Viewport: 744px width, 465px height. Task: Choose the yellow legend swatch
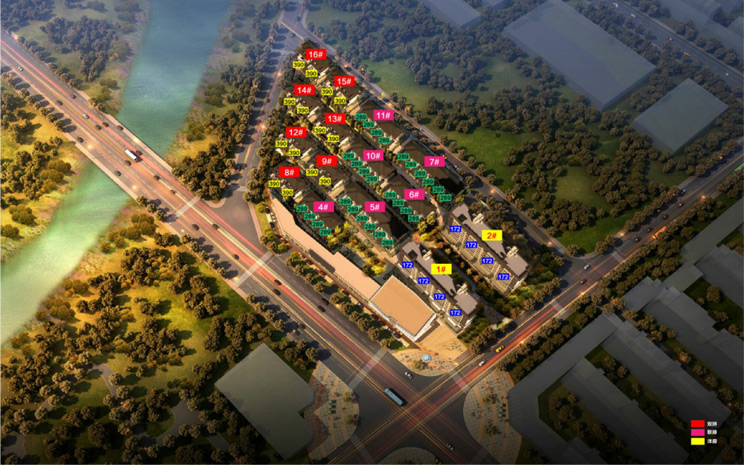click(697, 441)
